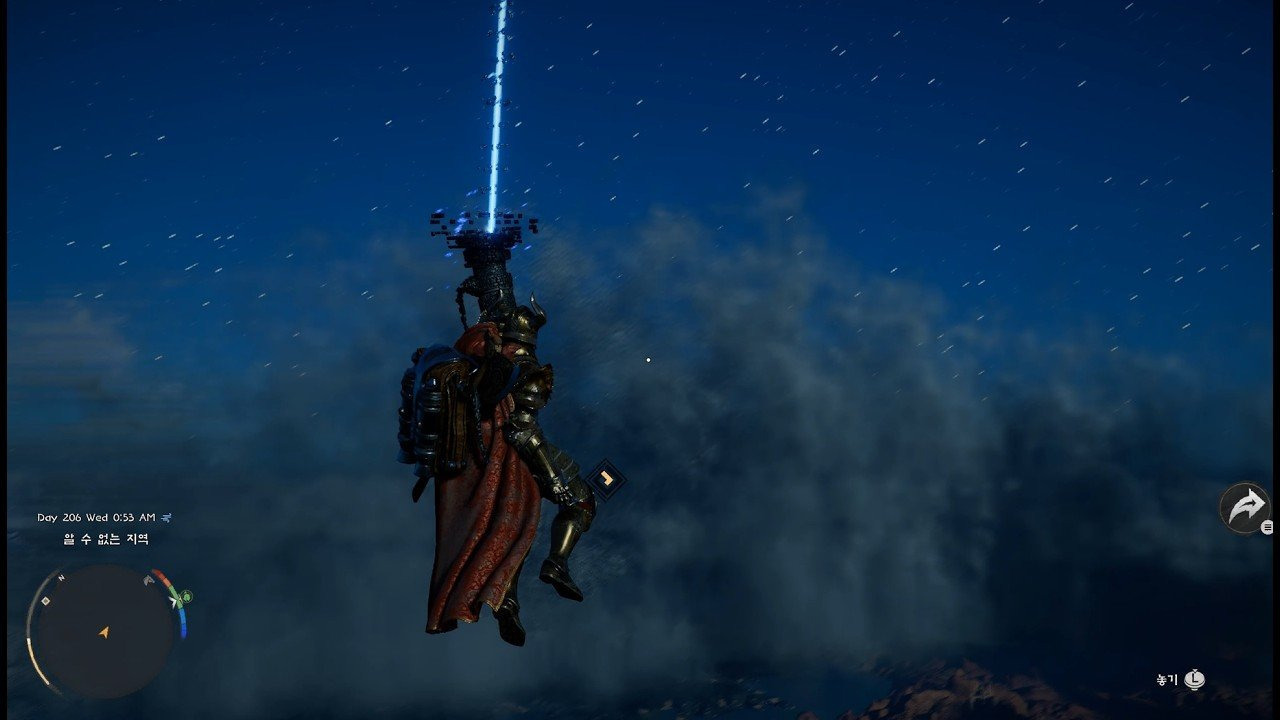Open the circular minimap

[x=104, y=631]
